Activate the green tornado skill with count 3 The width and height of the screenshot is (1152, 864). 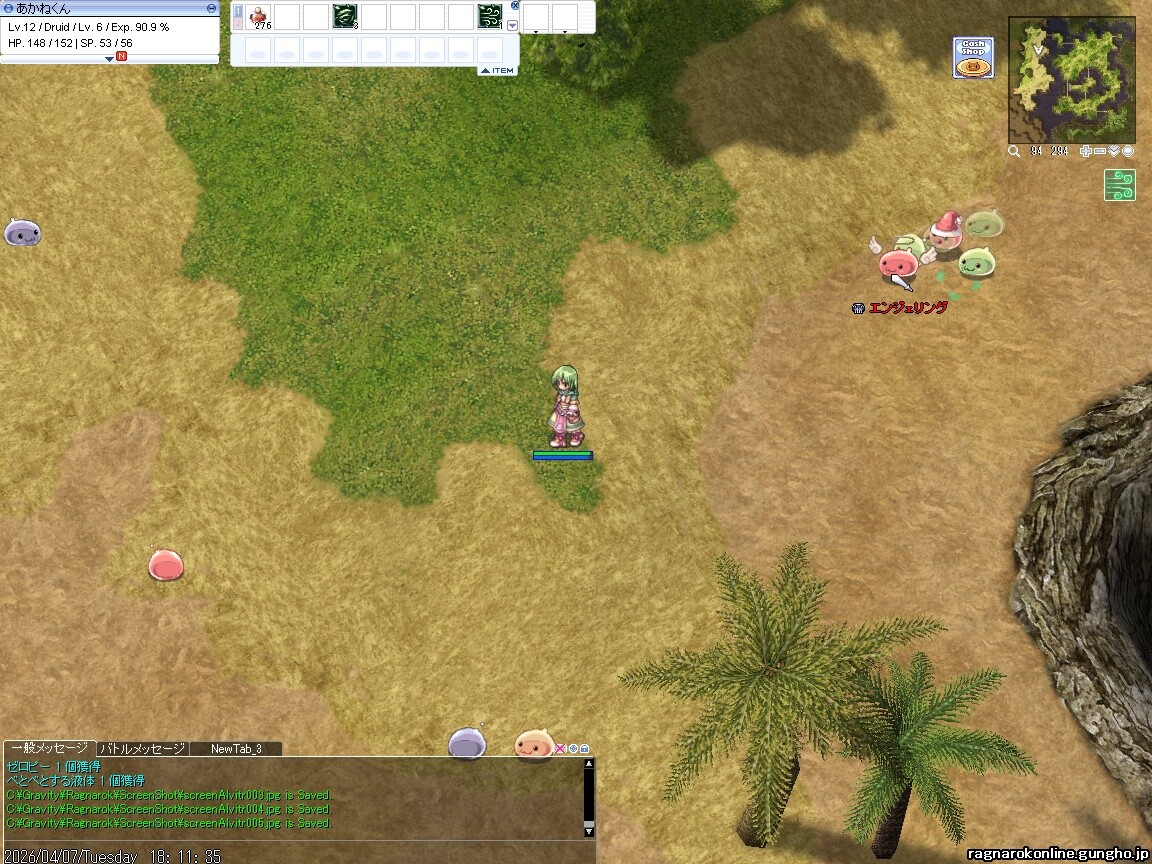tap(345, 17)
